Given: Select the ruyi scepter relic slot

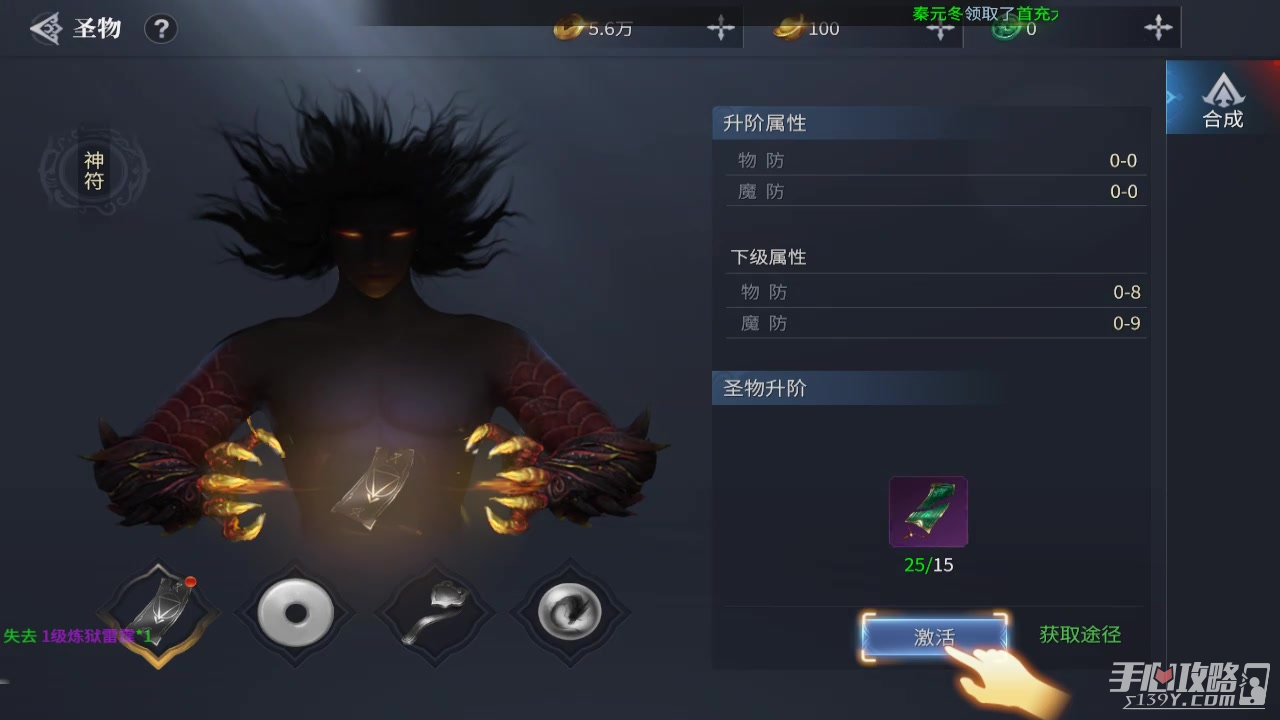Looking at the screenshot, I should [x=433, y=611].
